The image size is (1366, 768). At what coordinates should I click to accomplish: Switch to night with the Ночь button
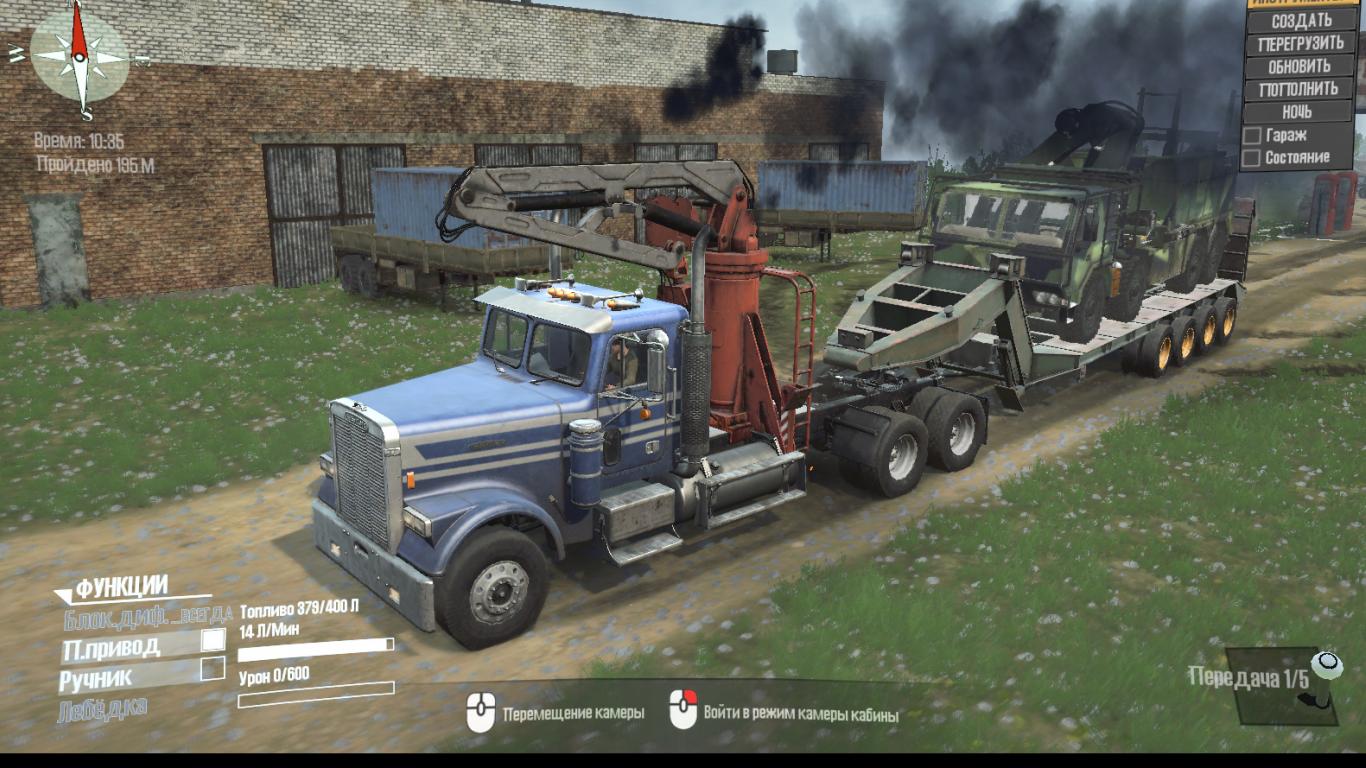1298,112
